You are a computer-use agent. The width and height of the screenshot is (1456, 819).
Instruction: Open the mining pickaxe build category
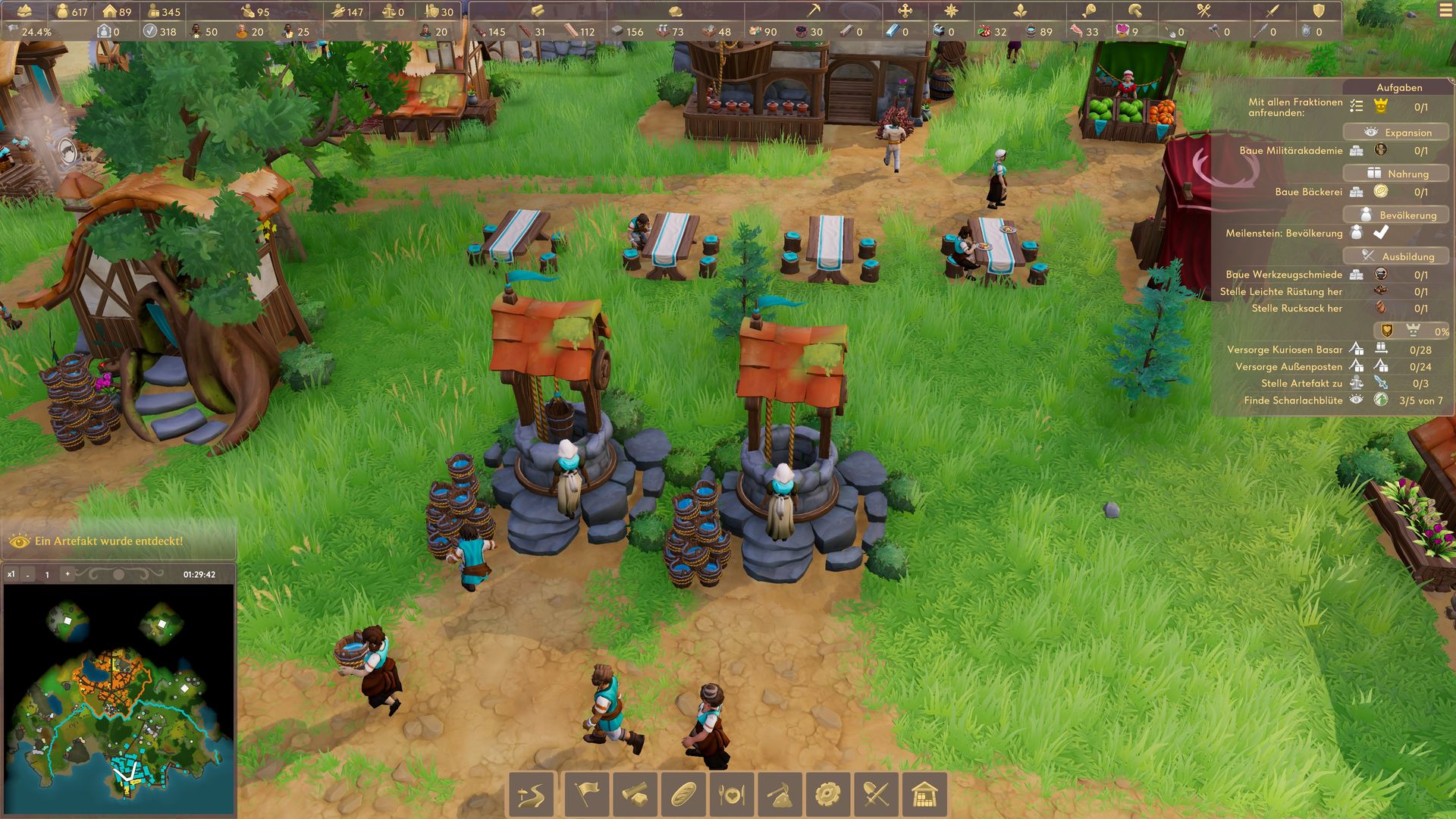pyautogui.click(x=780, y=795)
